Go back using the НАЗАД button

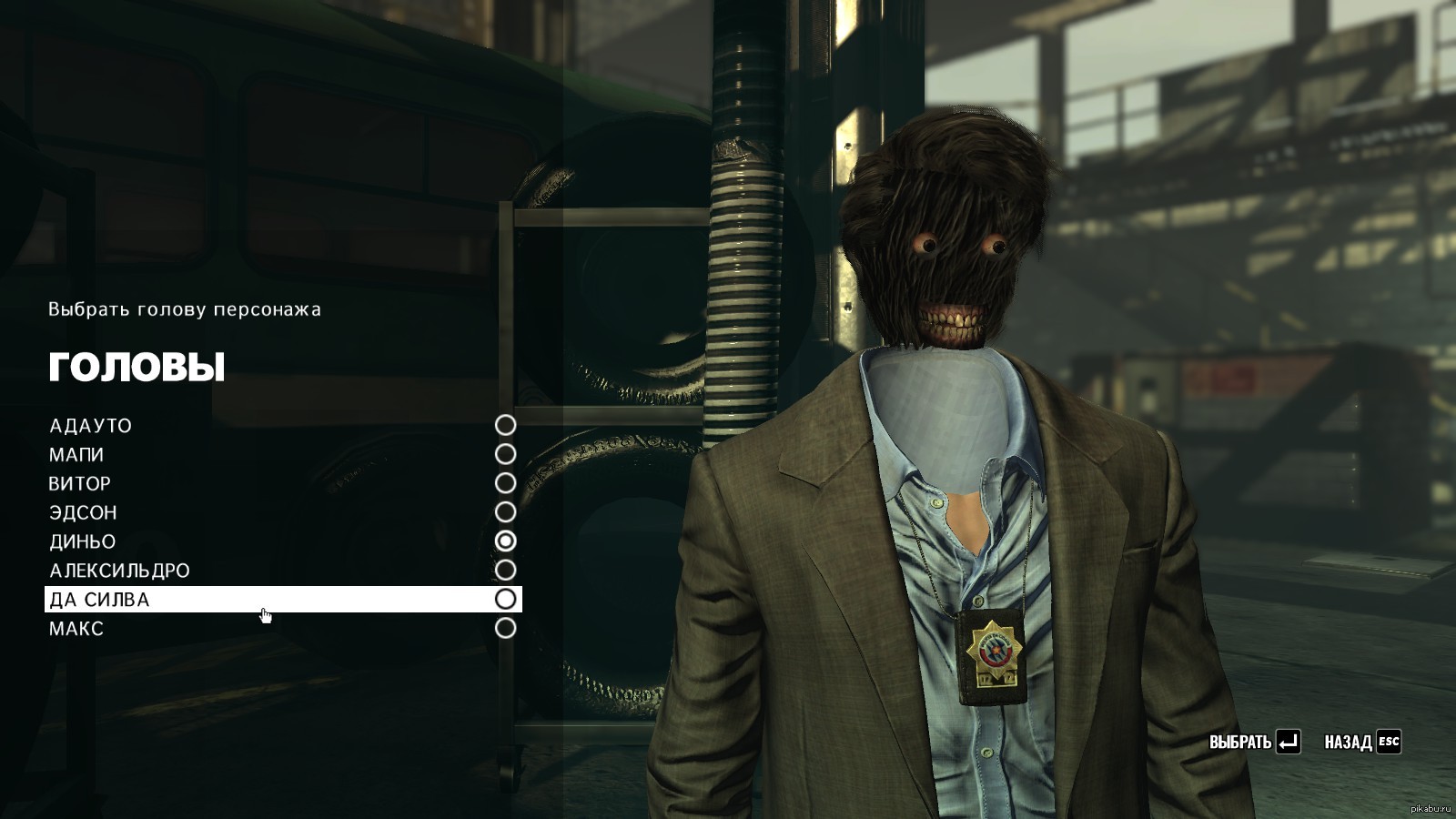point(1361,742)
